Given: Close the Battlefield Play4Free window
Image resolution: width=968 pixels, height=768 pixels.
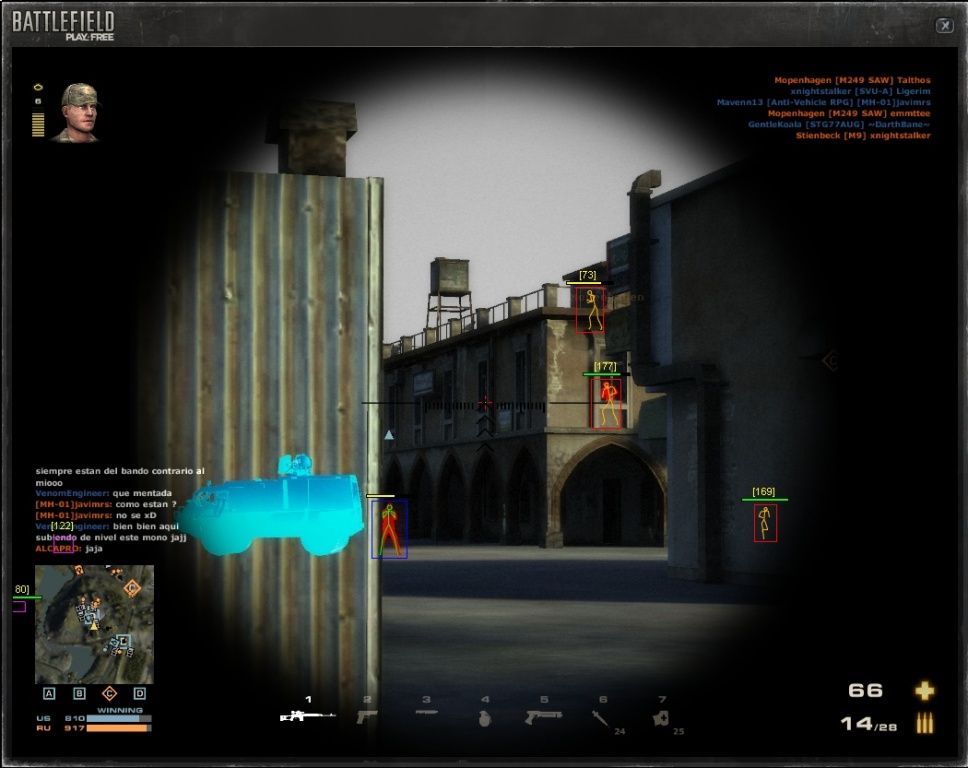Looking at the screenshot, I should [944, 26].
